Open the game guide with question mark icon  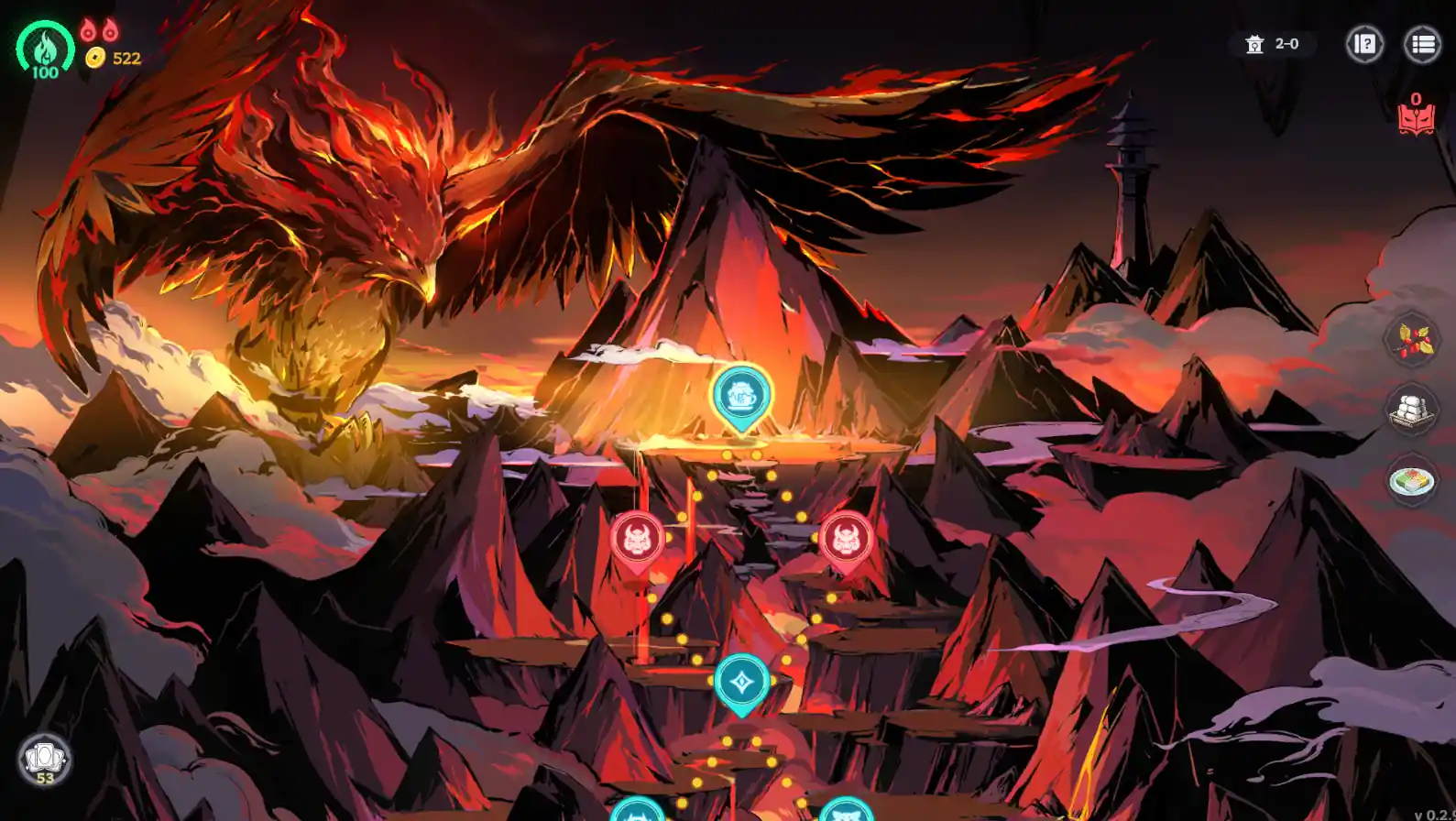pos(1364,45)
